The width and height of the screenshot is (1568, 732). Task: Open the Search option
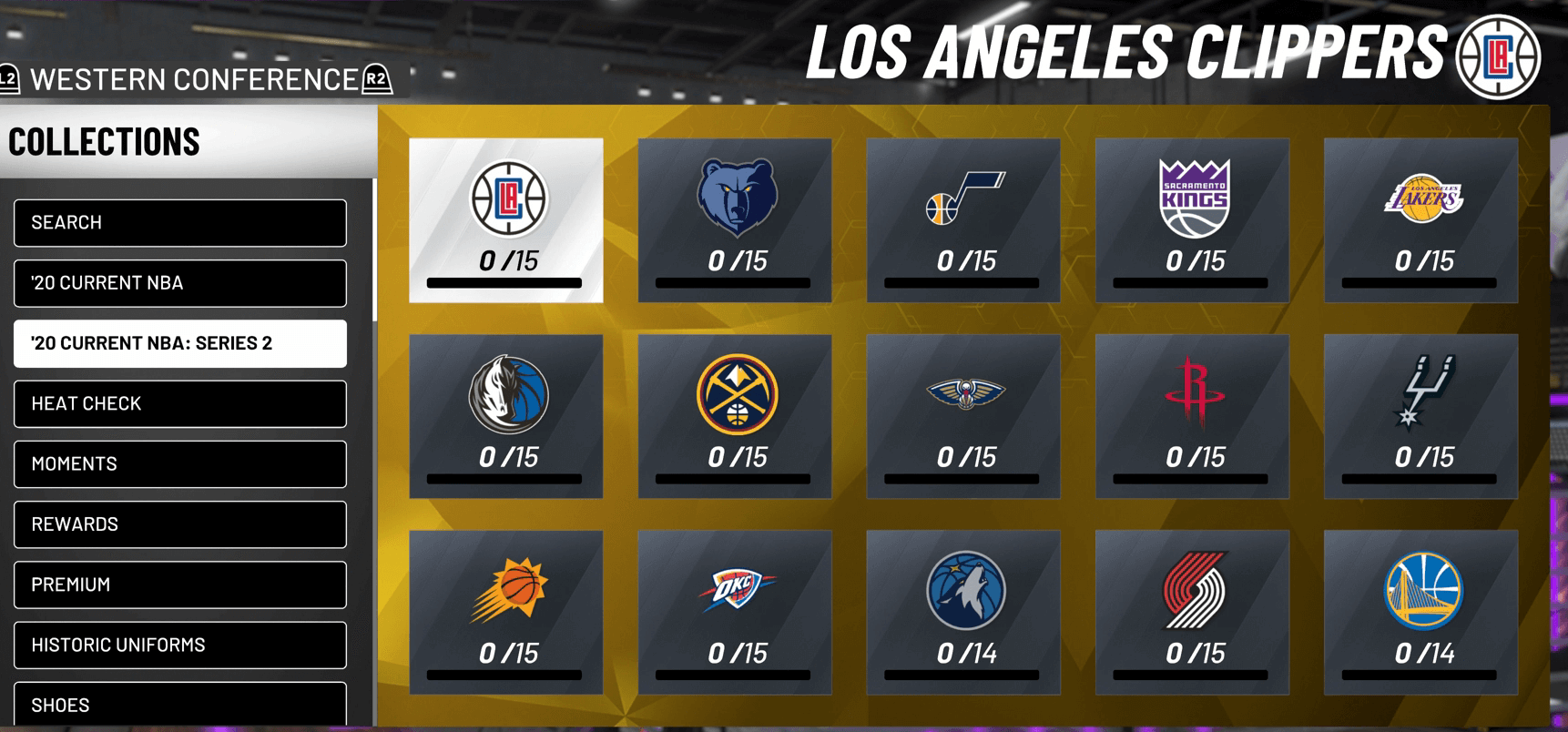tap(179, 223)
